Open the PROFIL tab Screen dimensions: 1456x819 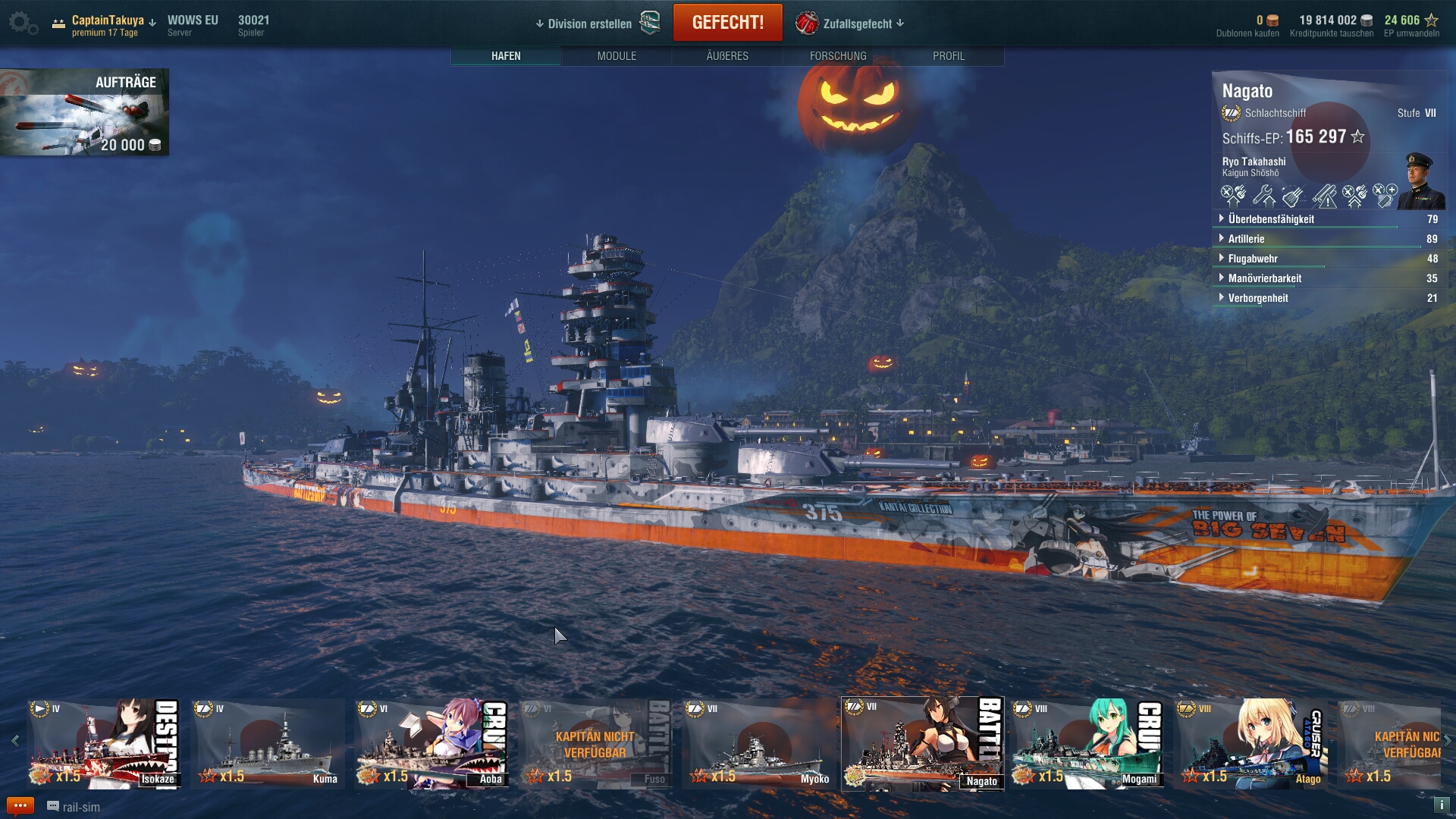point(949,56)
